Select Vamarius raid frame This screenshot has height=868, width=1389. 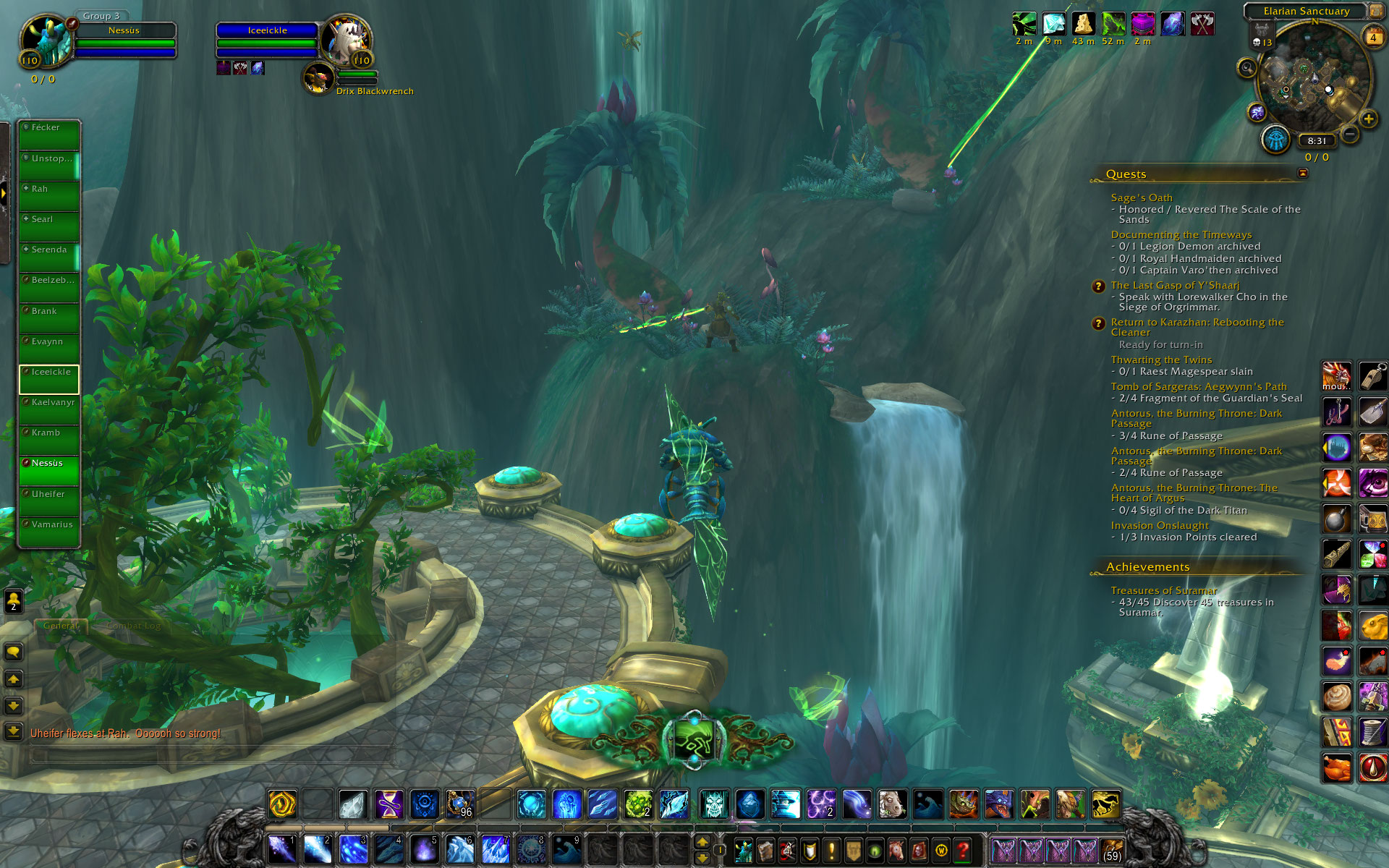point(49,532)
